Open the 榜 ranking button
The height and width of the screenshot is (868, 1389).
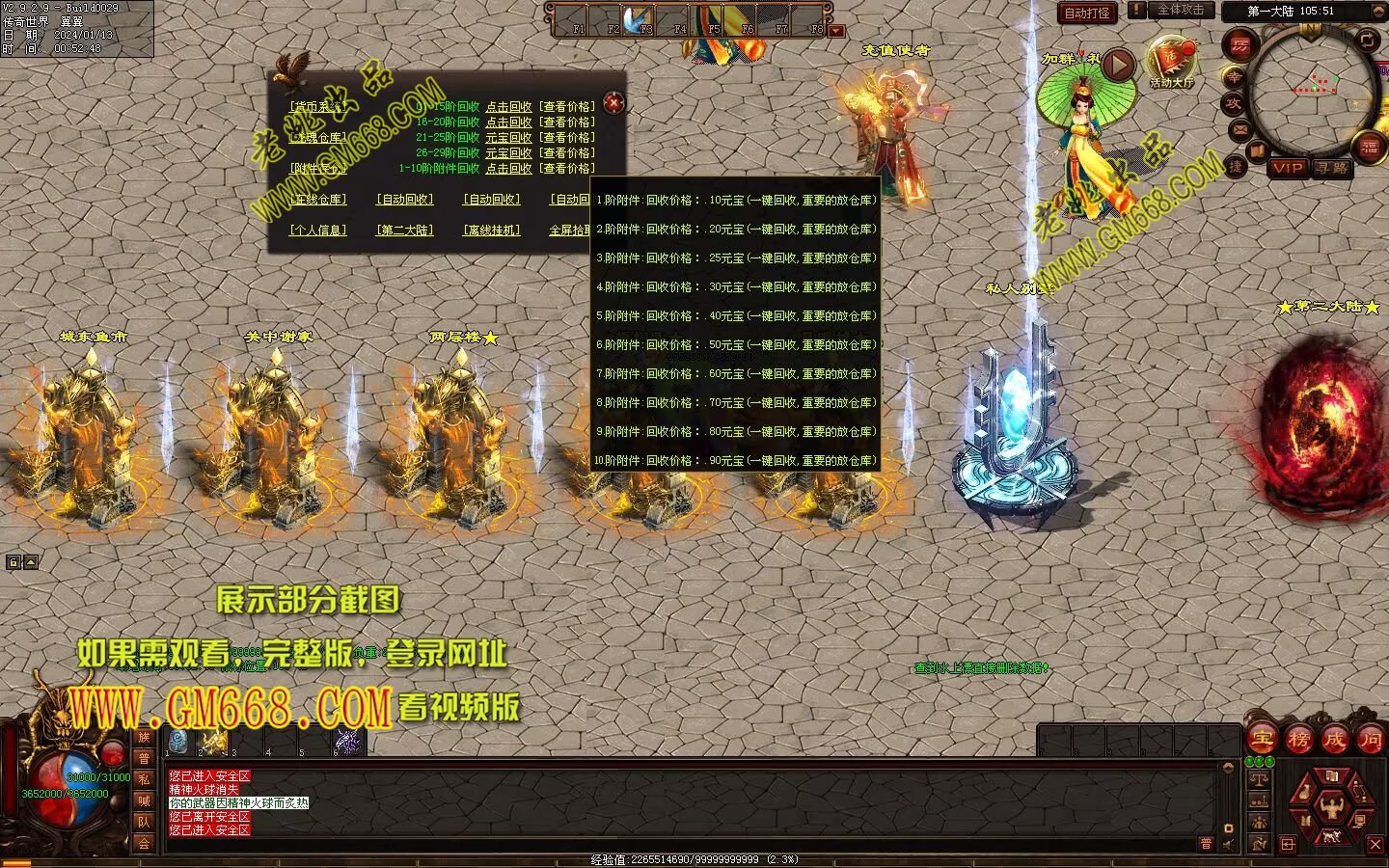pos(1298,740)
